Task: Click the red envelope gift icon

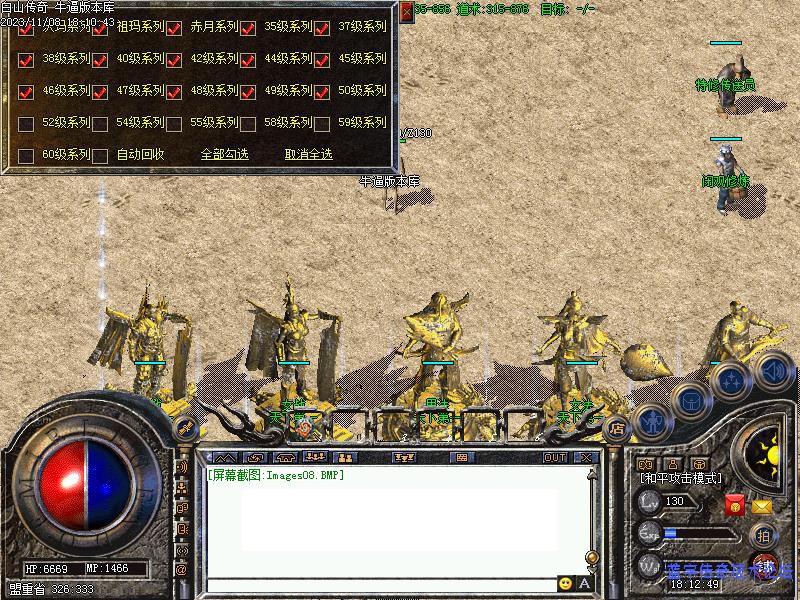Action: tap(735, 506)
